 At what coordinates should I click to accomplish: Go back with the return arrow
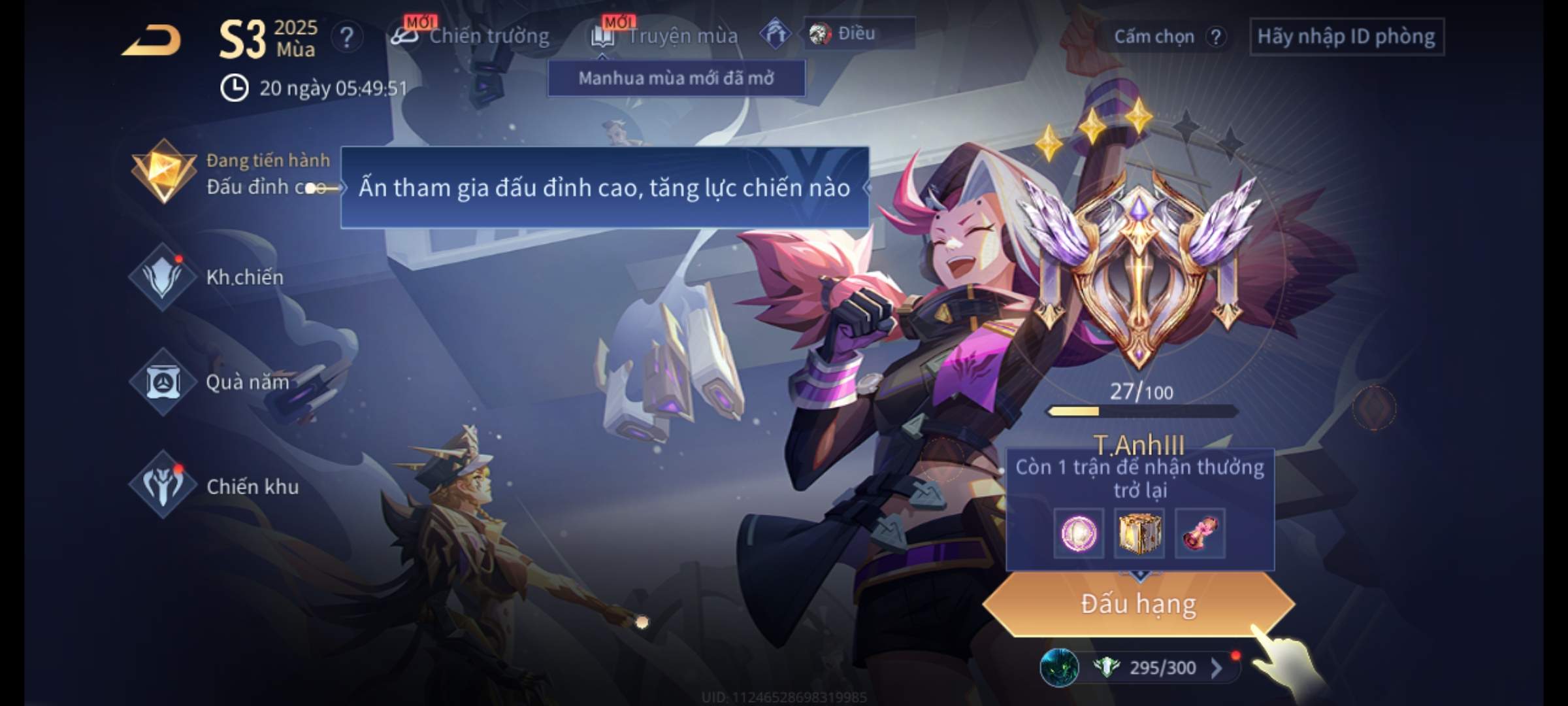coord(153,40)
